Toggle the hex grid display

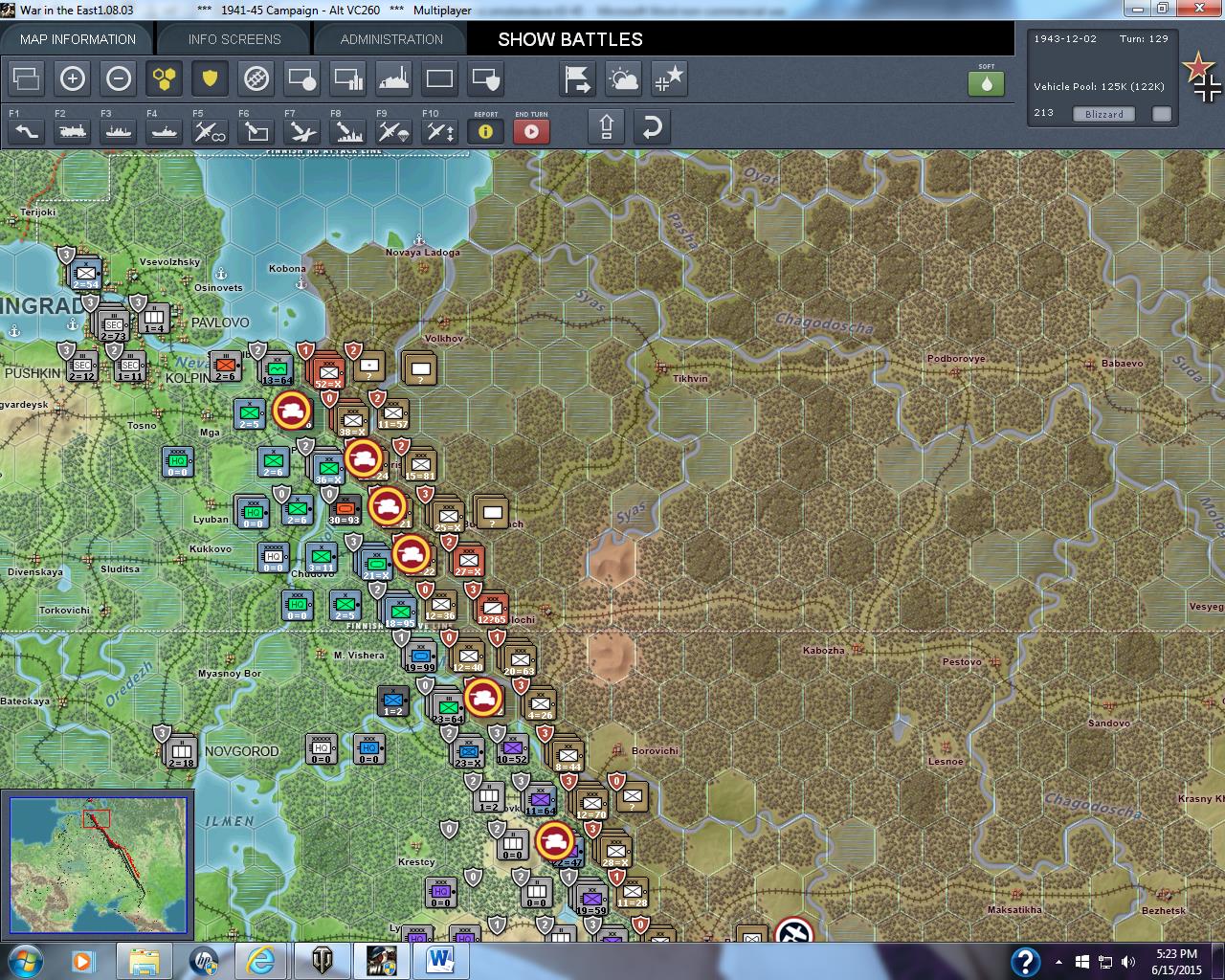pos(165,79)
